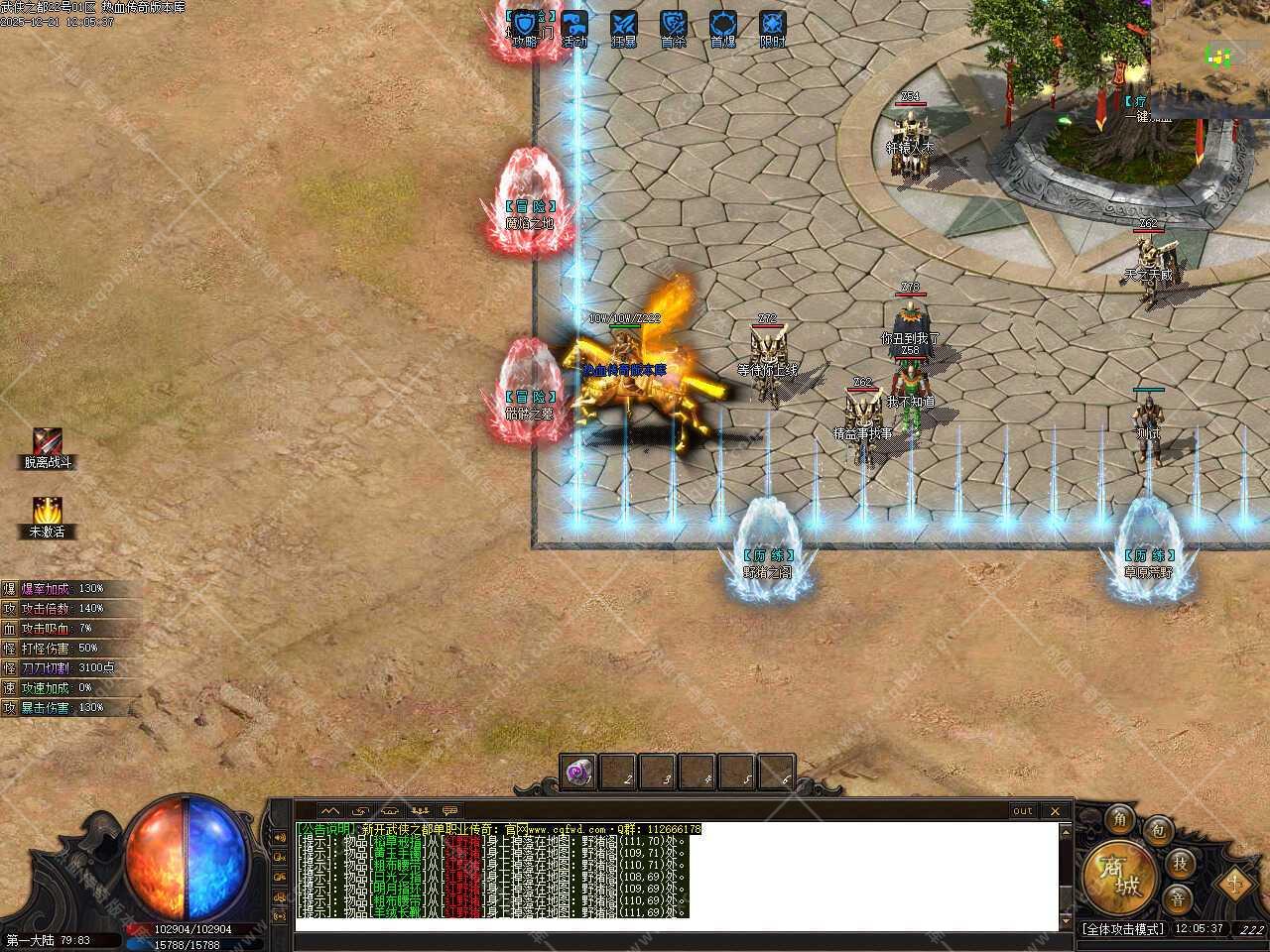Close the chat panel with X
Screen dimensions: 1270x952
pyautogui.click(x=1056, y=811)
